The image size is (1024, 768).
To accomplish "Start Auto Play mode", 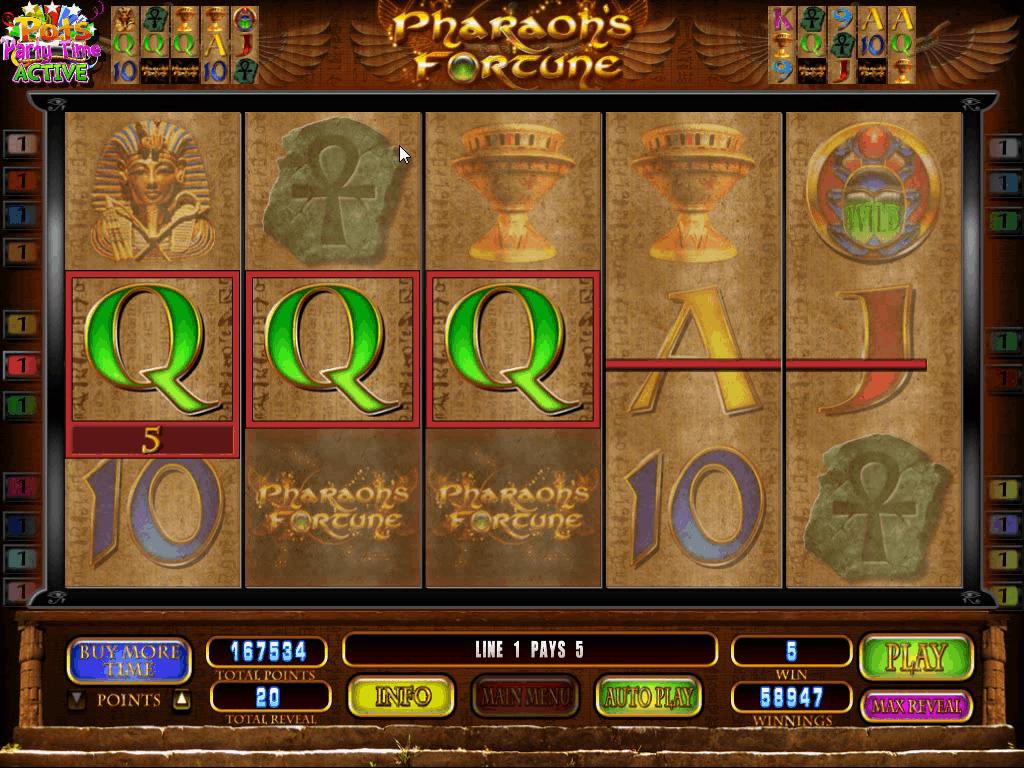I will click(x=648, y=697).
